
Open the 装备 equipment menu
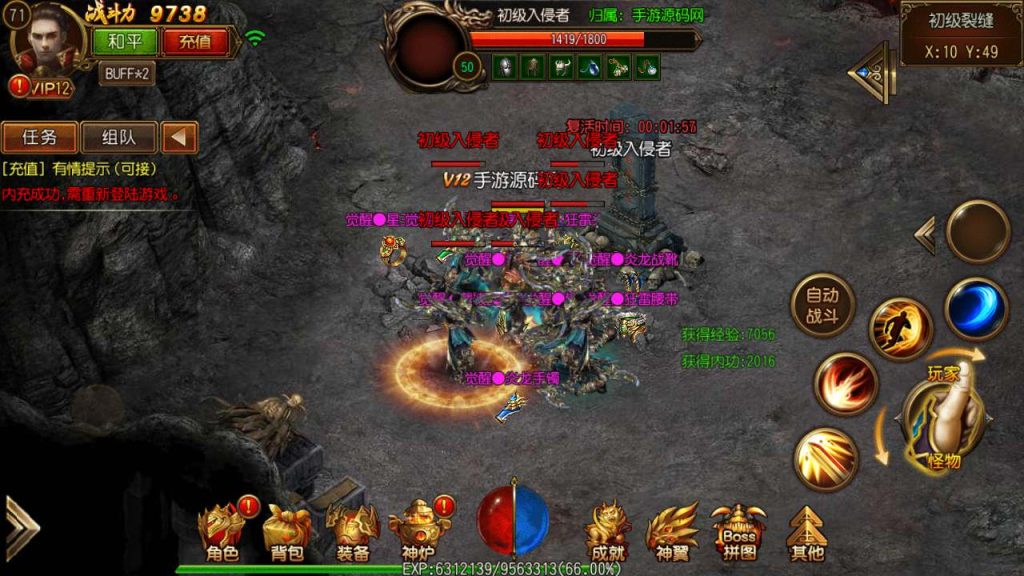click(x=353, y=532)
